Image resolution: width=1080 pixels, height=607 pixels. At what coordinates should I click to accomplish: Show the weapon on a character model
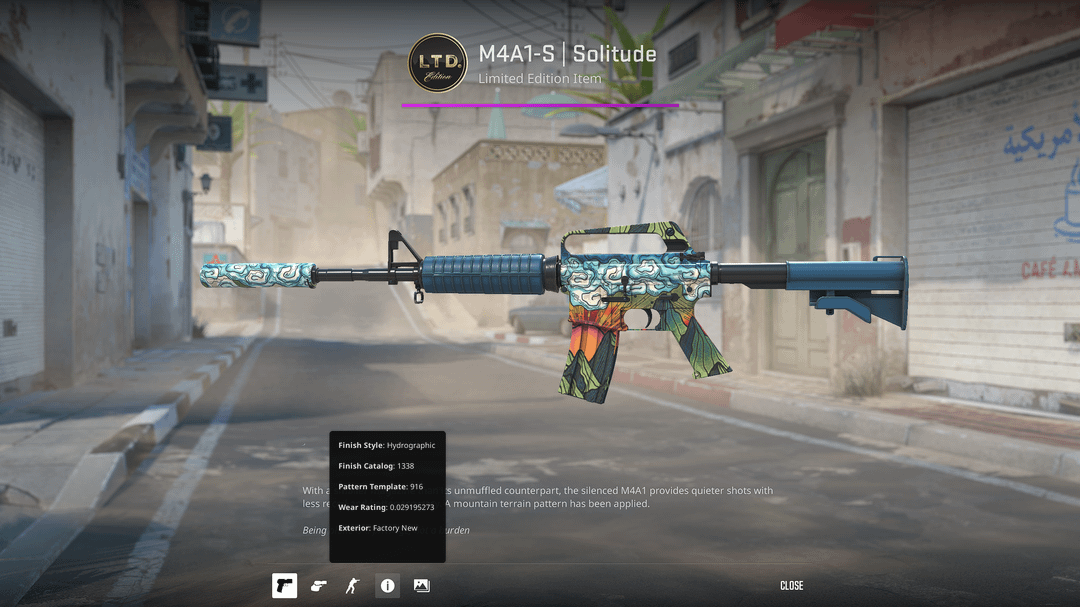(352, 586)
